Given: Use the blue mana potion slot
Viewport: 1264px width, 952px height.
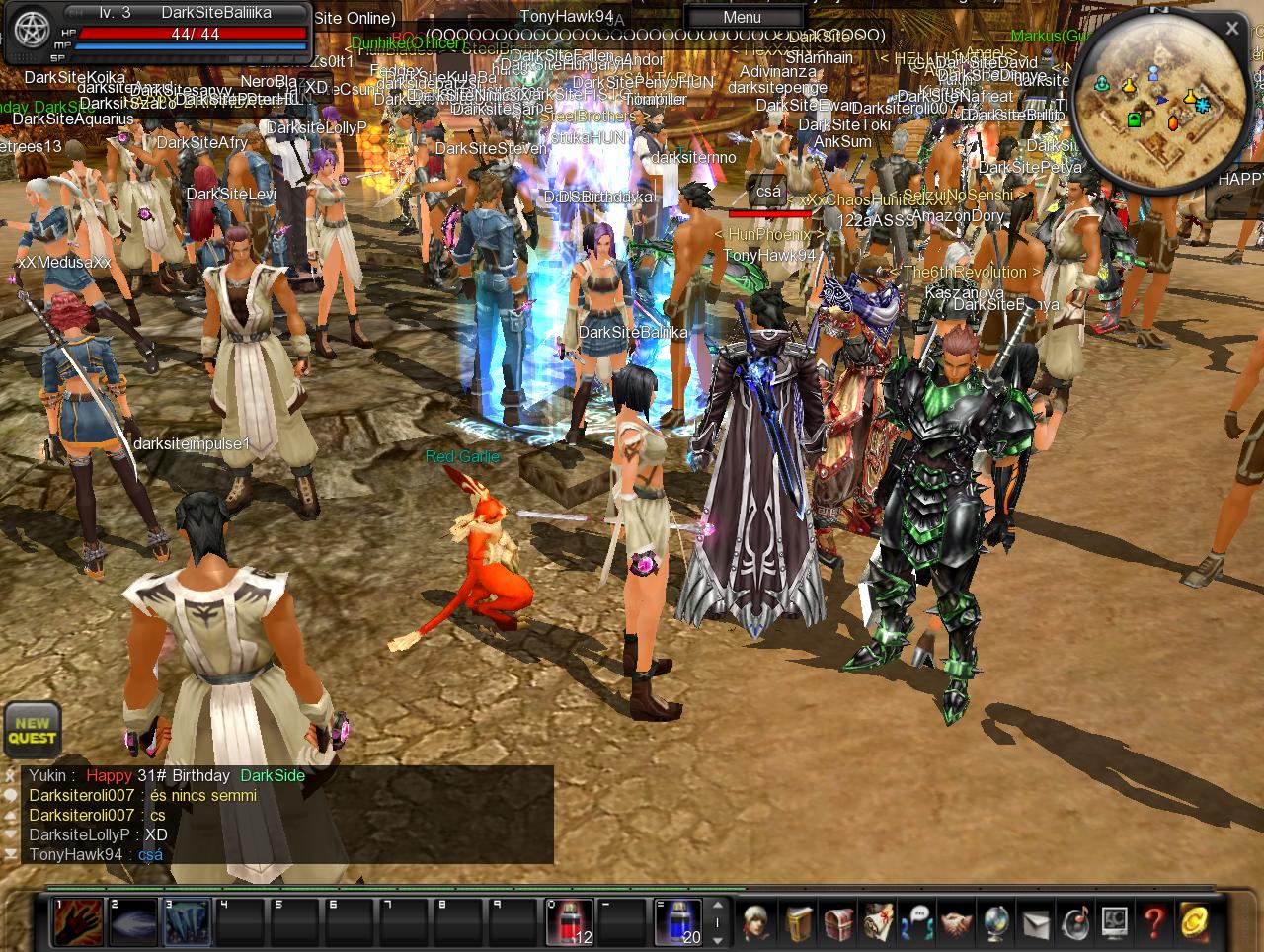Looking at the screenshot, I should pyautogui.click(x=677, y=922).
